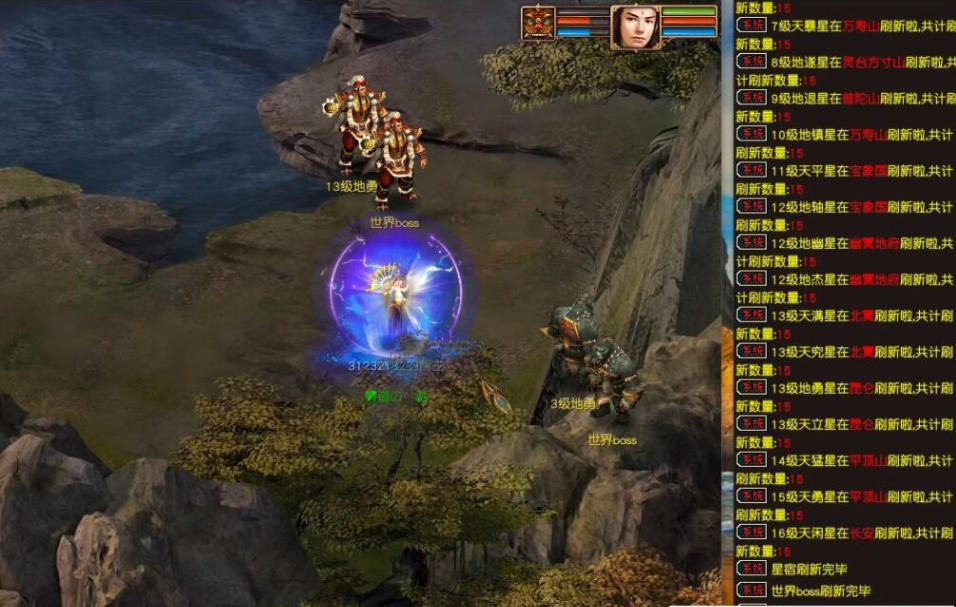
Task: Click 北冥 in the 13级天满星 message
Action: point(861,315)
